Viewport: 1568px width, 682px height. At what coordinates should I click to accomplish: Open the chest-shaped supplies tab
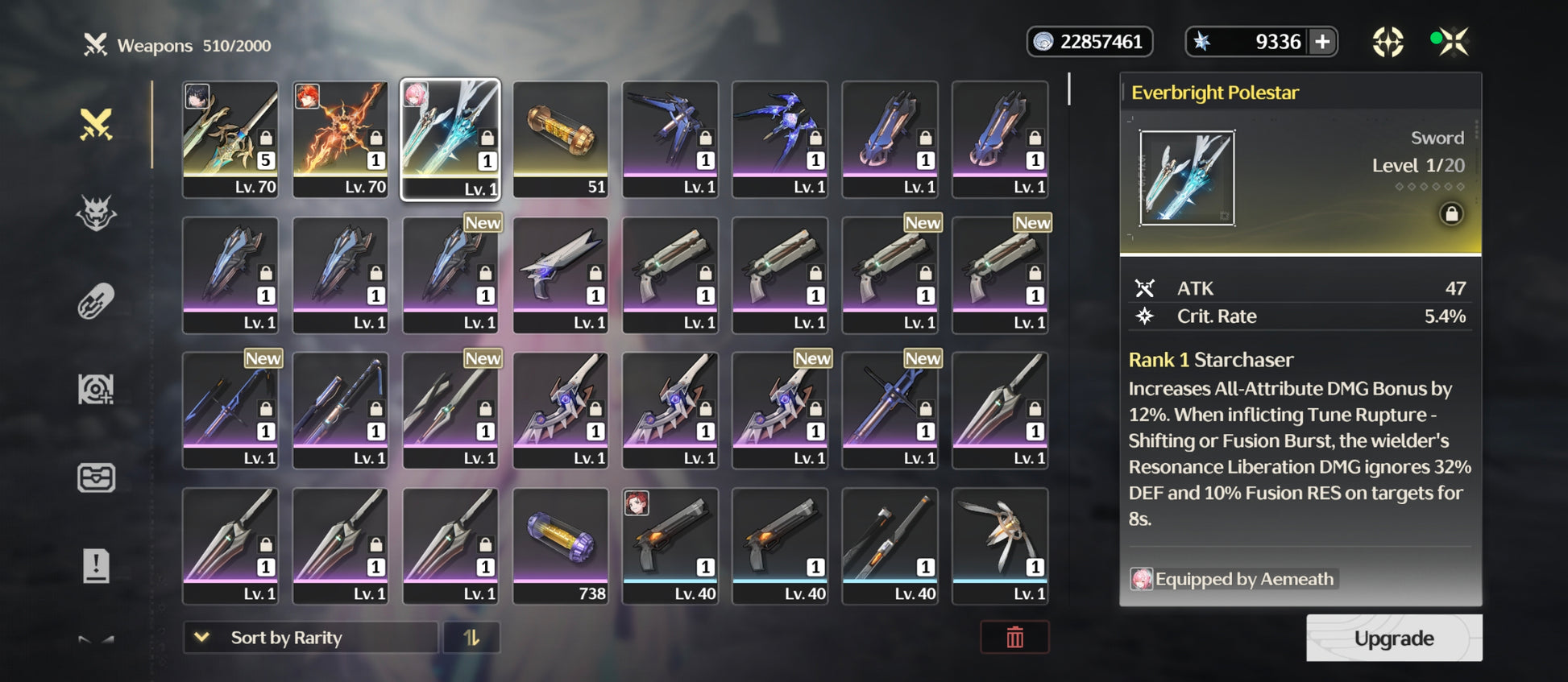tap(96, 477)
